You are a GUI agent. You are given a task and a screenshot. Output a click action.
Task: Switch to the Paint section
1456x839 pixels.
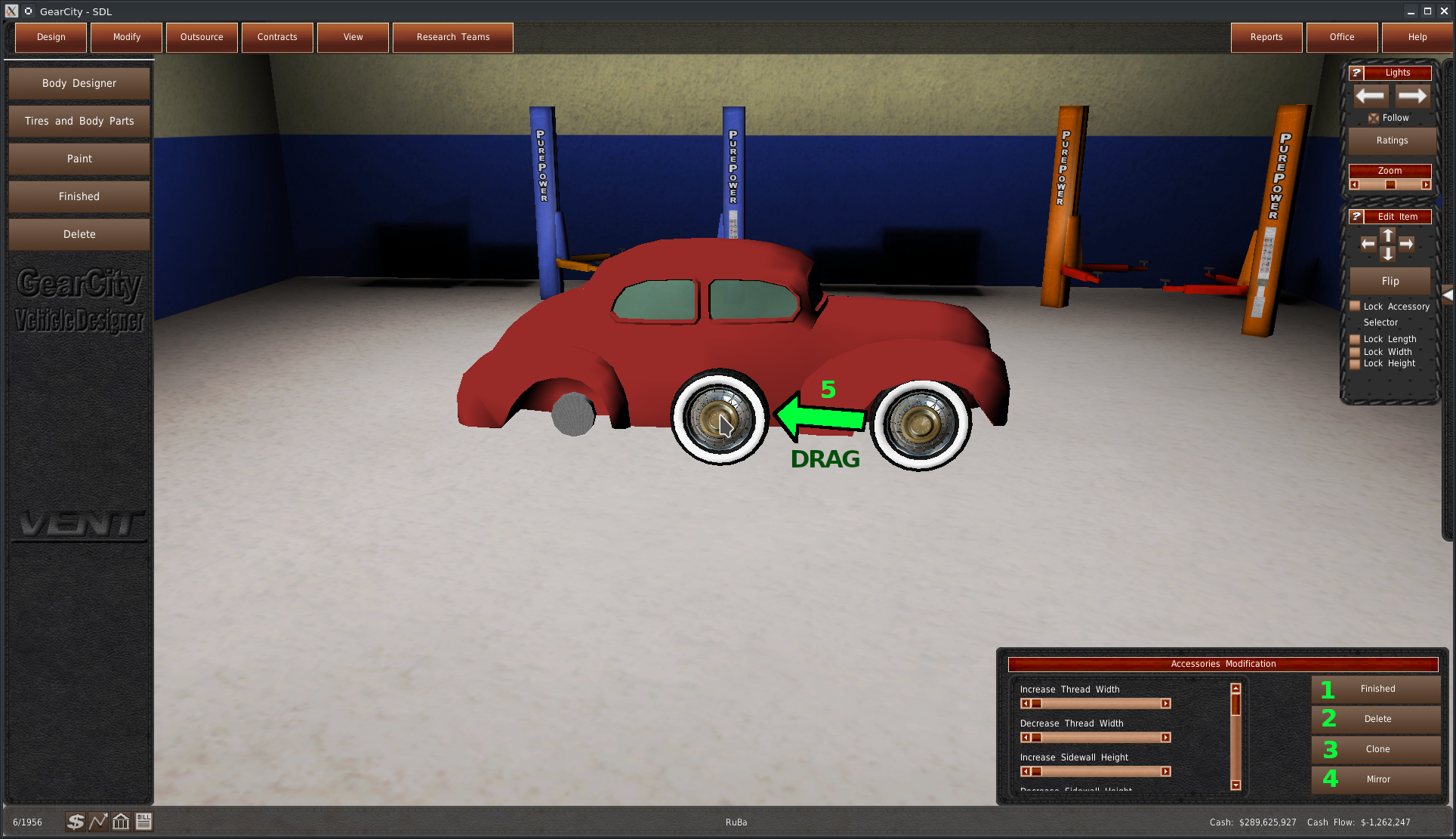[79, 159]
